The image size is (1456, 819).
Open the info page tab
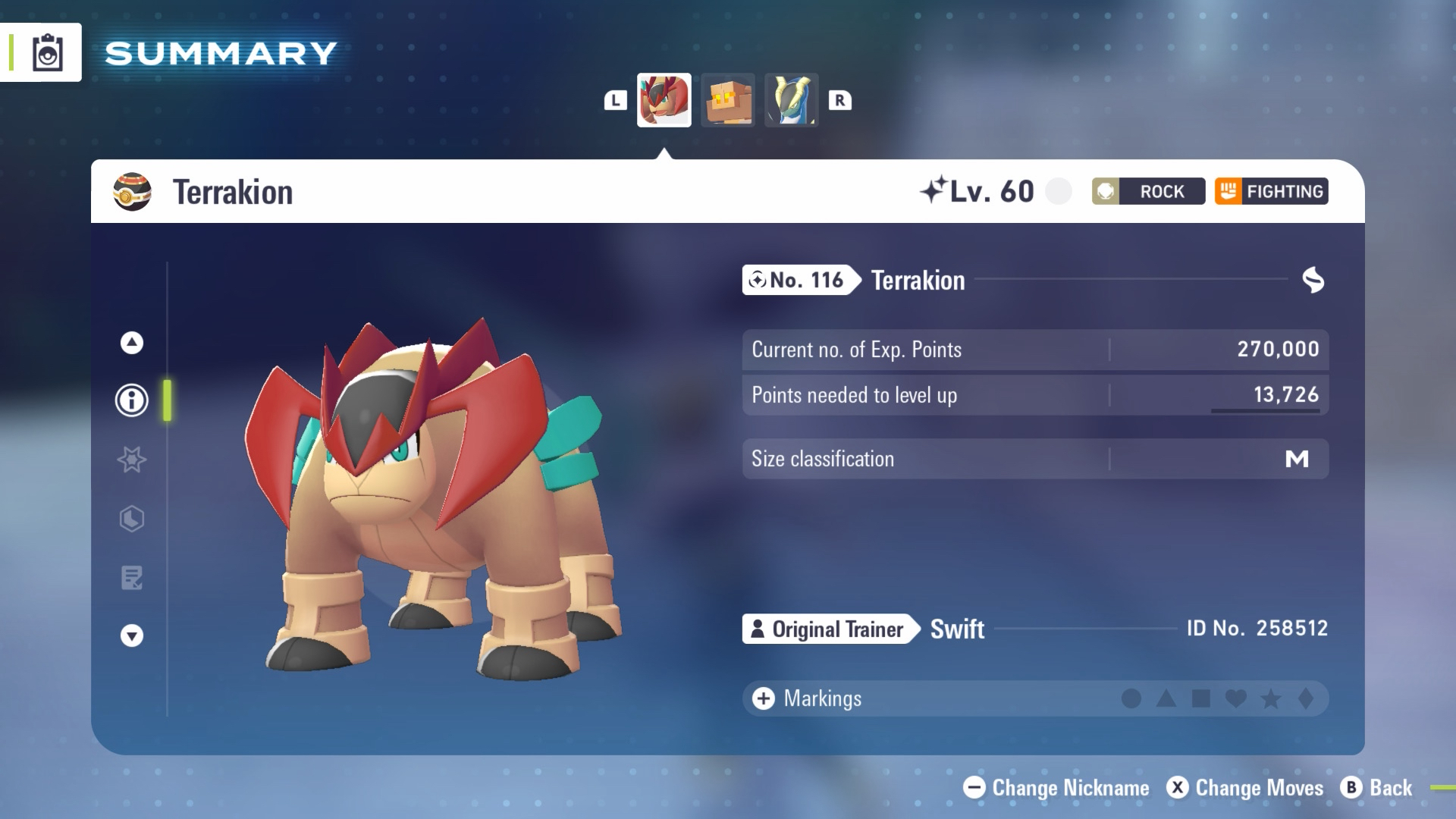[132, 400]
